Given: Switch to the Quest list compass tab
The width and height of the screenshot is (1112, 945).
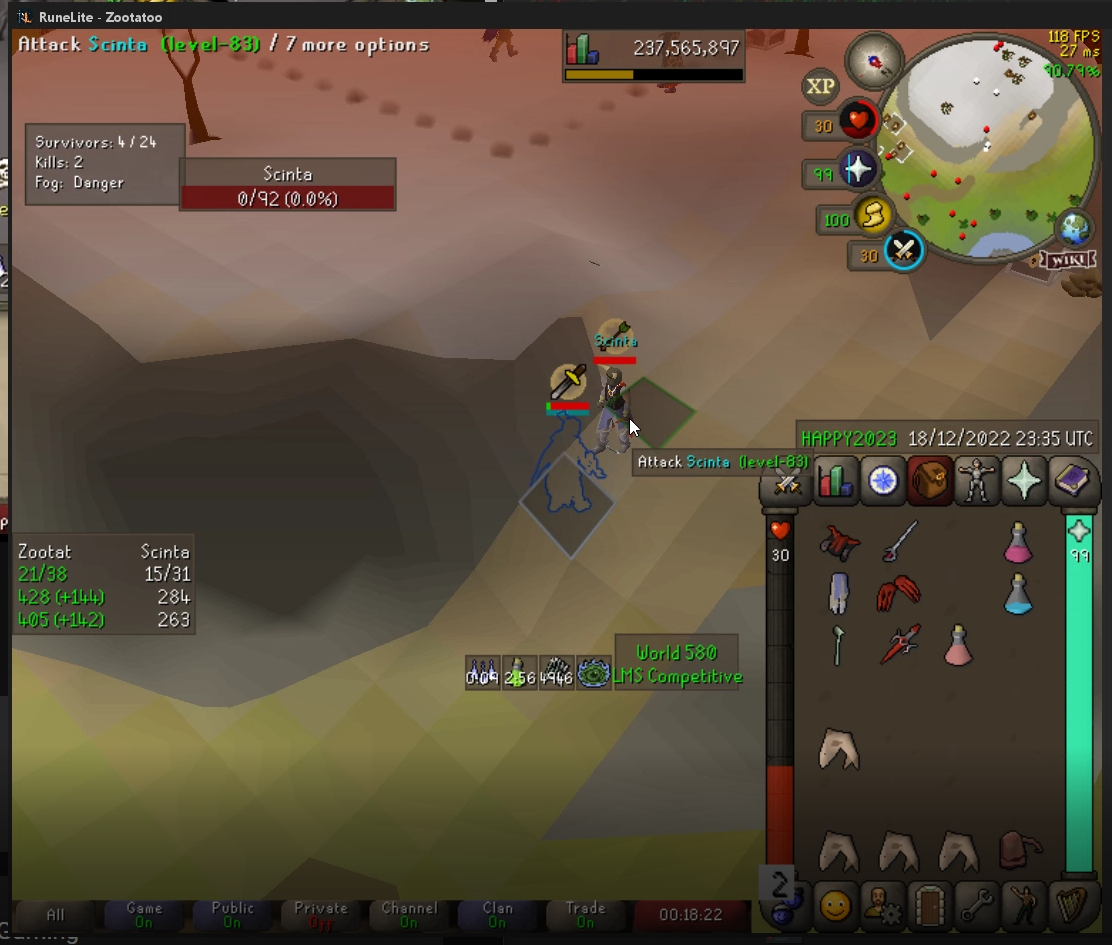Looking at the screenshot, I should (x=883, y=481).
